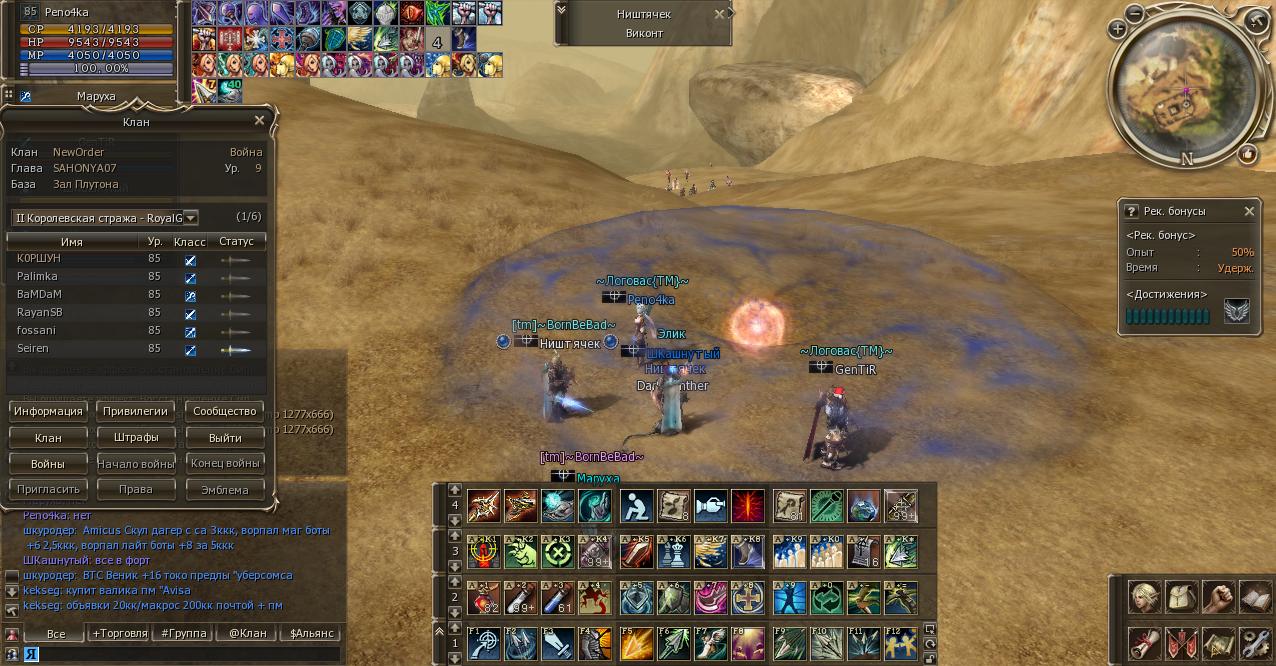Click the Привилегии button
This screenshot has width=1276, height=666.
pyautogui.click(x=135, y=411)
